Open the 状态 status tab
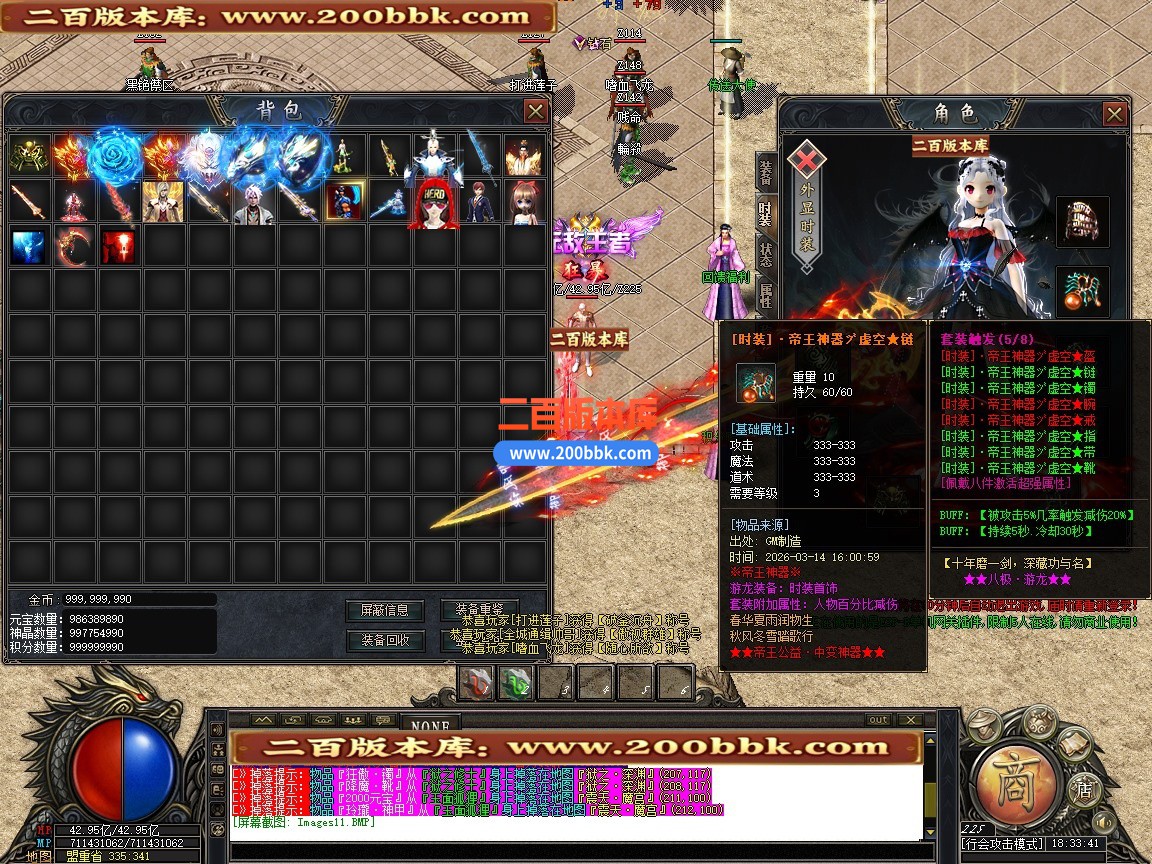The image size is (1152, 864). (766, 253)
